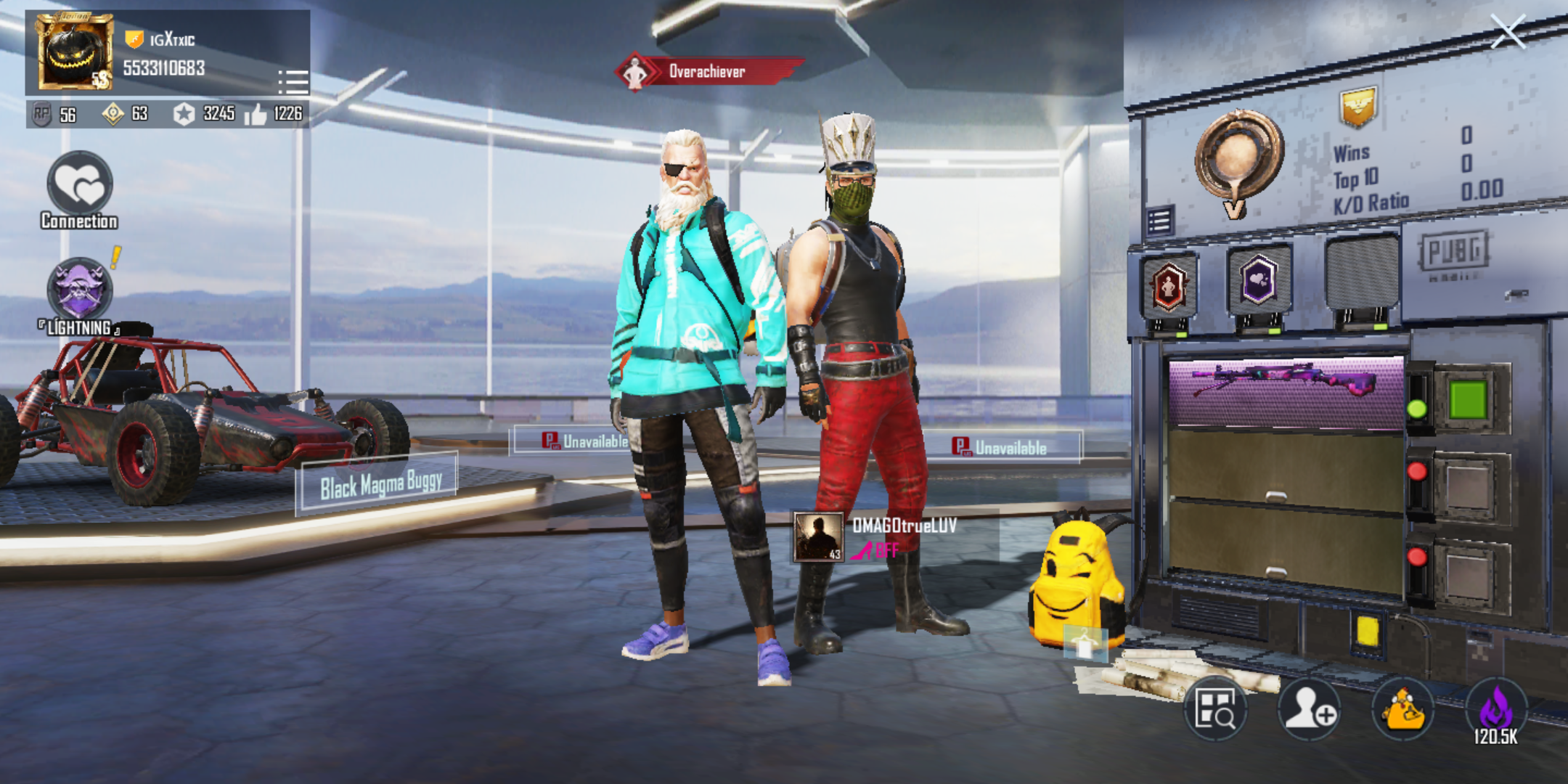Screen dimensions: 1568x784
Task: Click the Black Magma Buggy nameplate
Action: pos(381,485)
